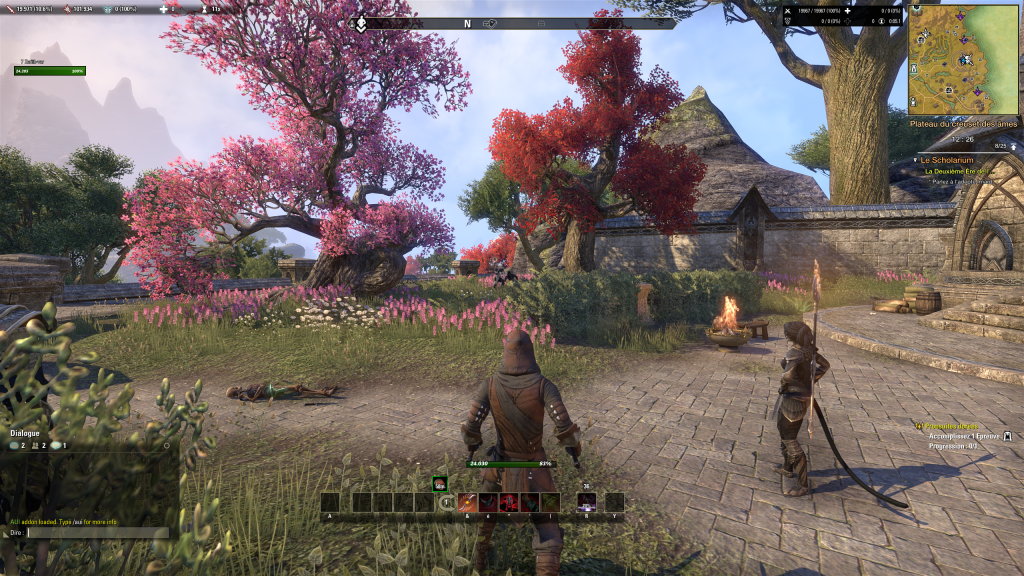This screenshot has width=1024, height=576.
Task: Activate the red figure ability
Action: (x=509, y=502)
